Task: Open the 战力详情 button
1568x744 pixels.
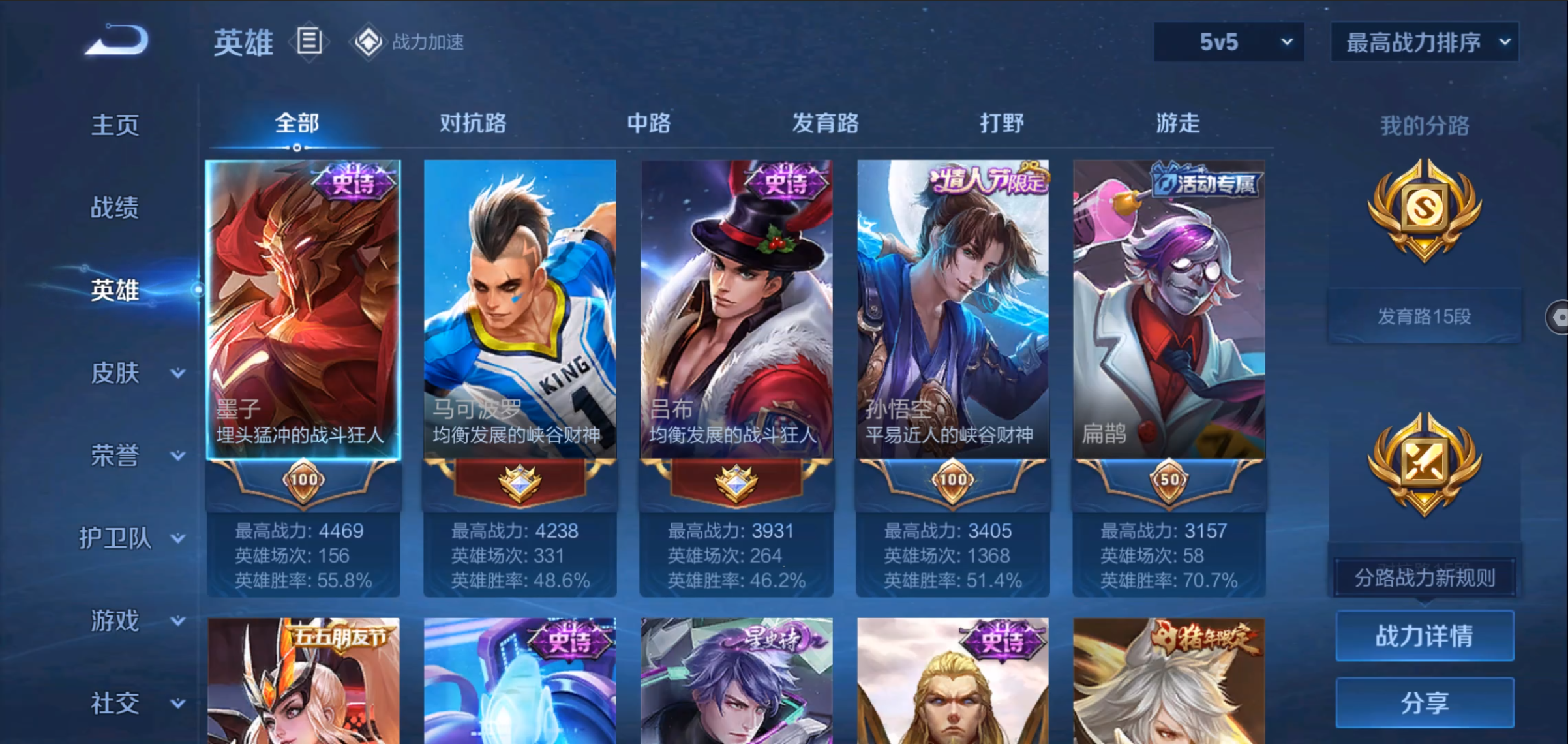Action: (1425, 636)
